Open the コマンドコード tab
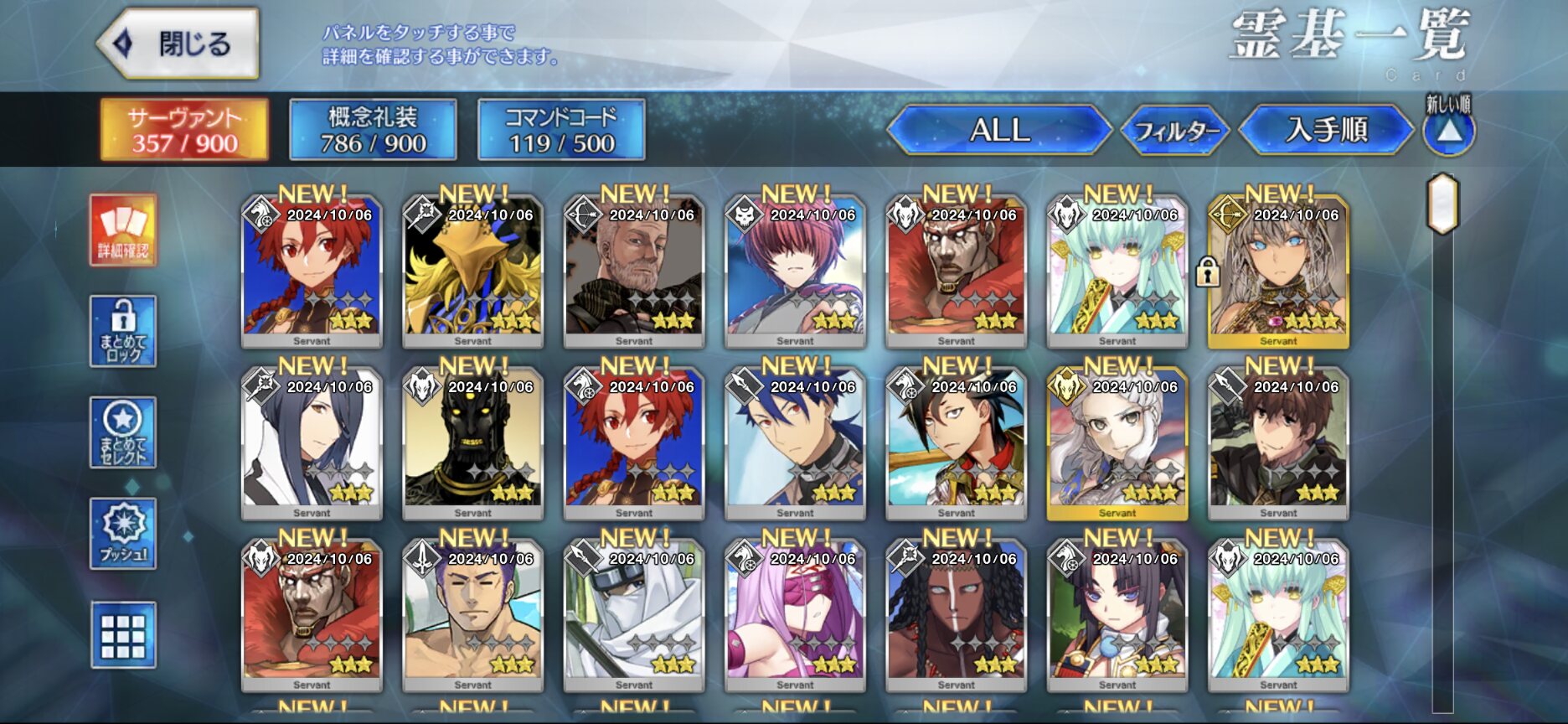Screen dimensions: 1568x724 561,130
